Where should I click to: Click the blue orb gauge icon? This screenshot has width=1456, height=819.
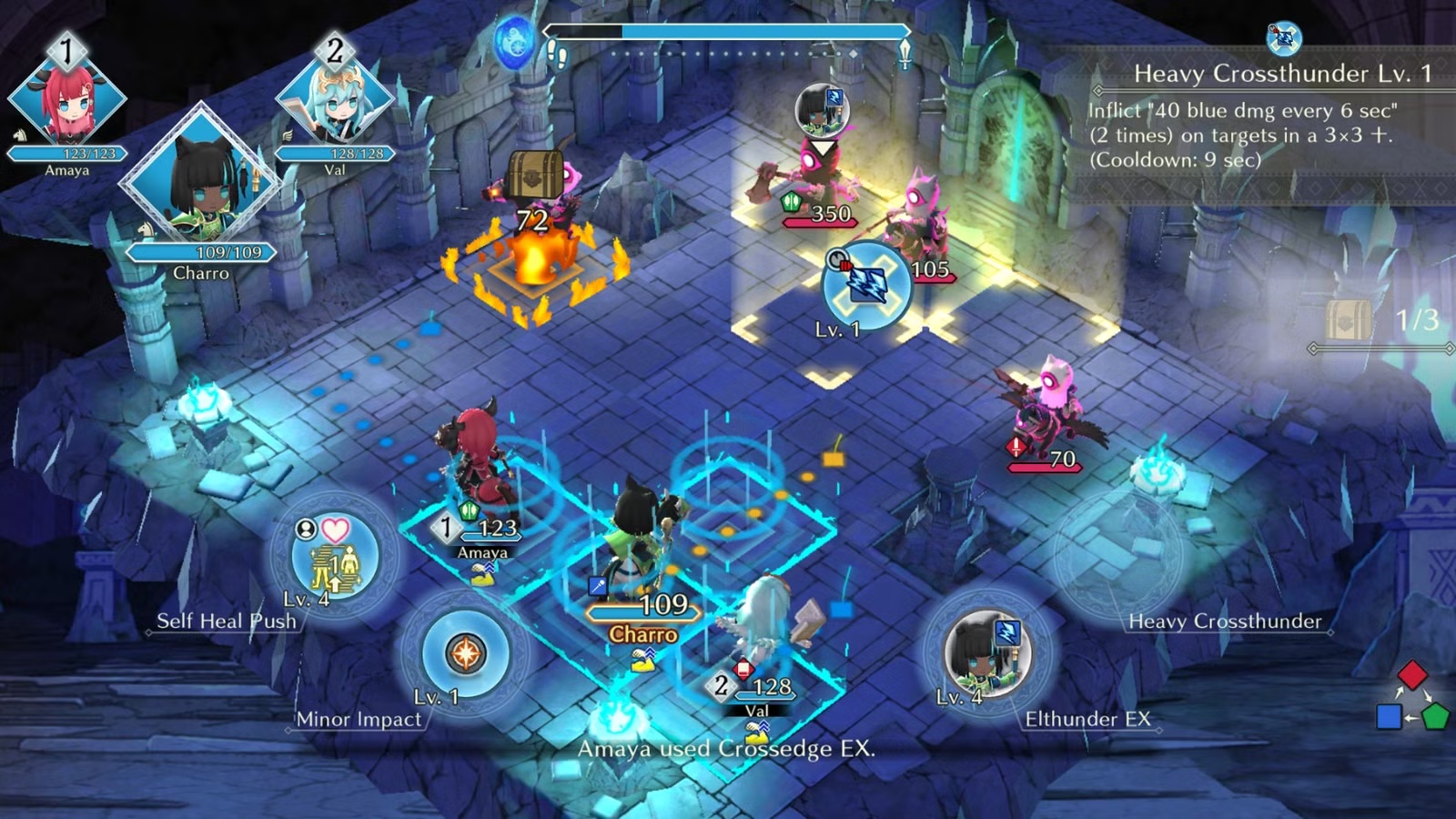pyautogui.click(x=514, y=43)
